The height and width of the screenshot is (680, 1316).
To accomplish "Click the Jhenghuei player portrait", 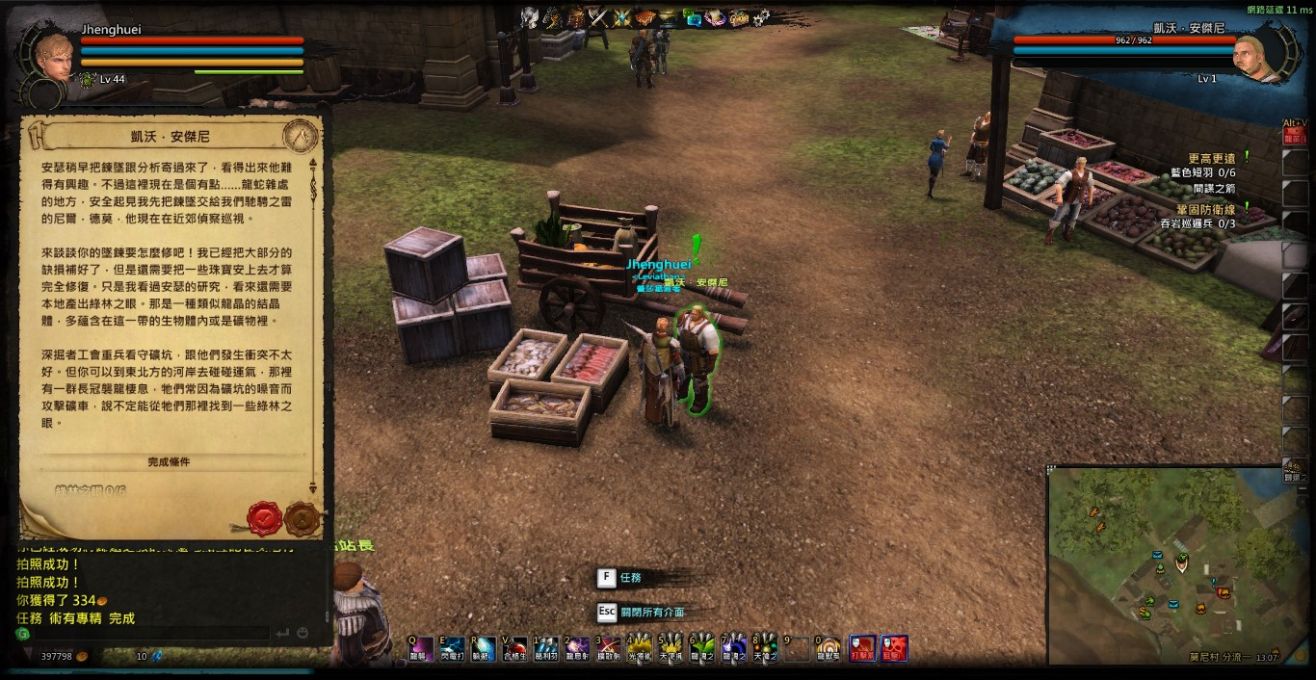I will (x=53, y=56).
